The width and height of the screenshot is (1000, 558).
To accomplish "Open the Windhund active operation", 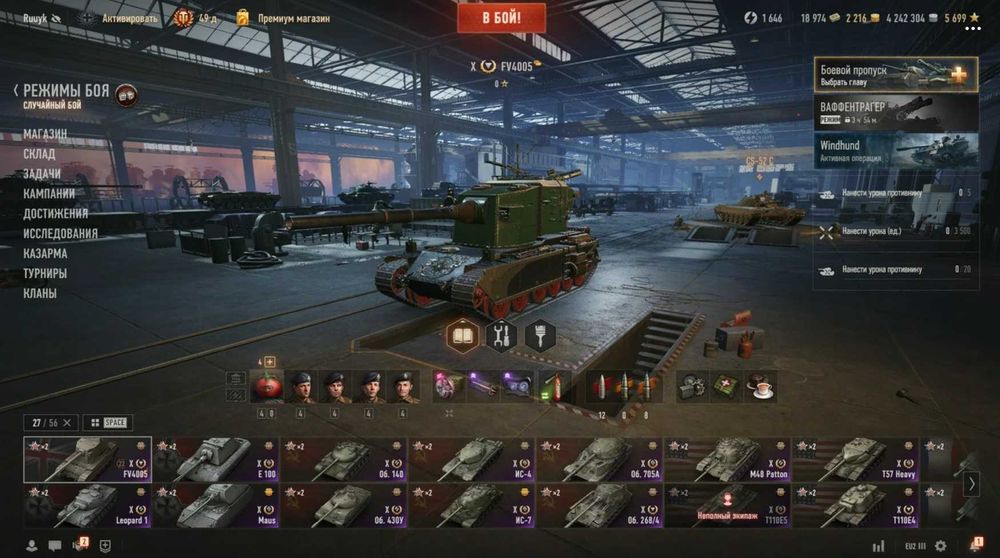I will click(895, 150).
